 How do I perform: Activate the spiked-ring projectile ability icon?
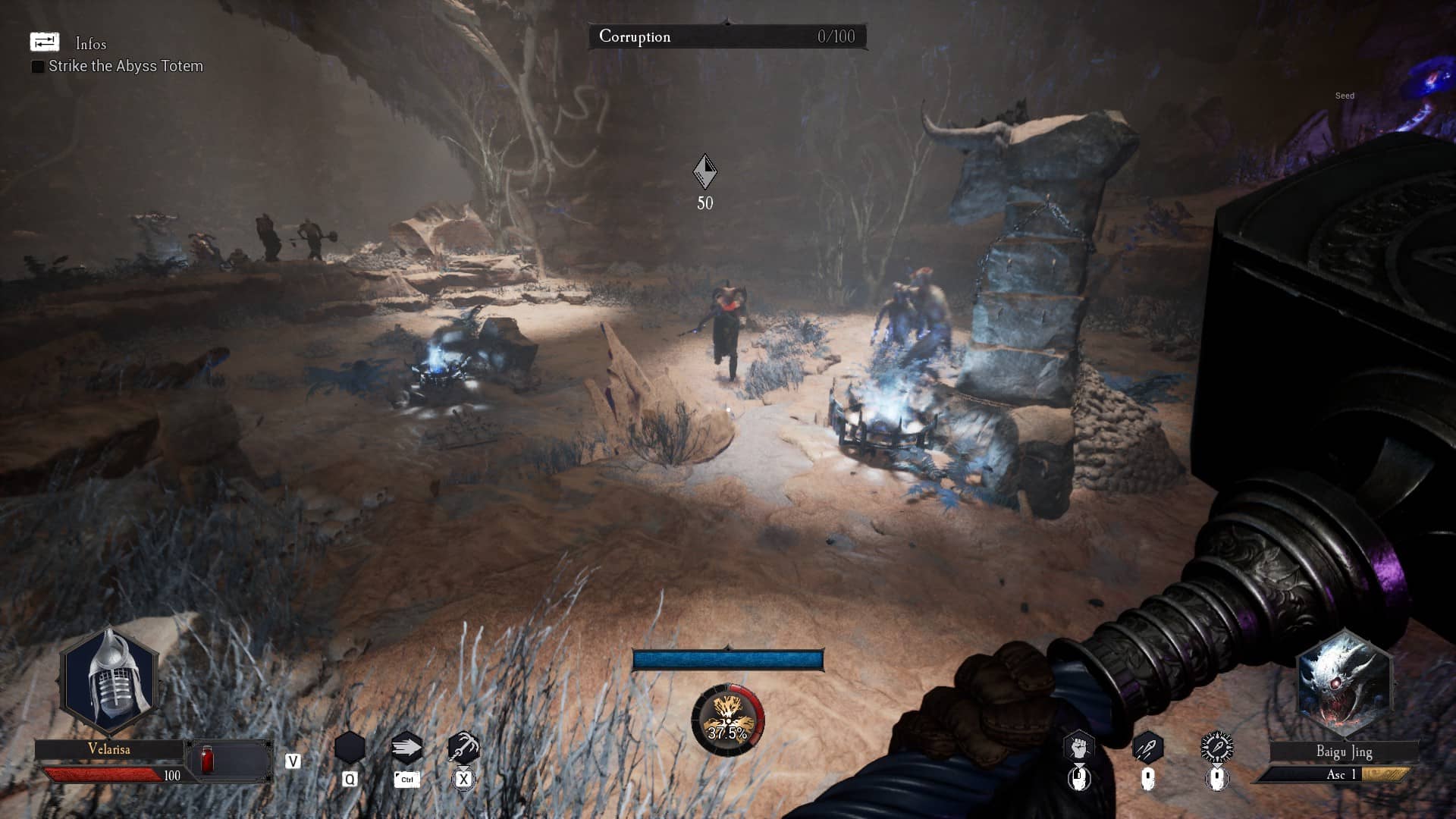1216,748
